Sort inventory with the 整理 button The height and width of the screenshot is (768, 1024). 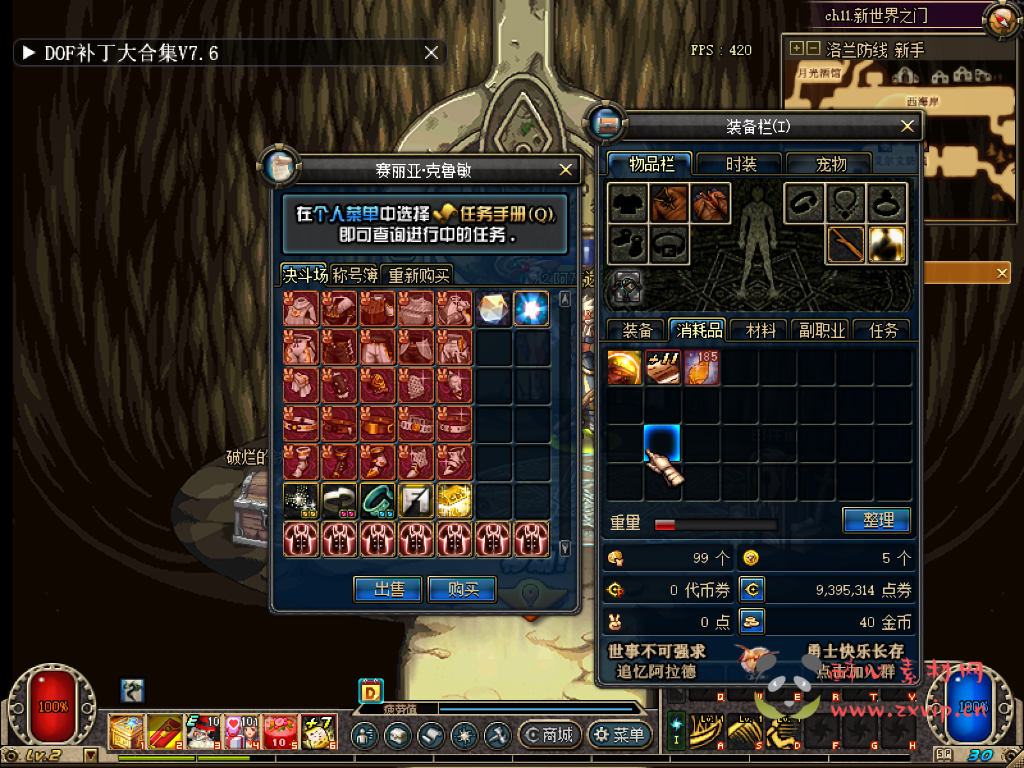(876, 520)
